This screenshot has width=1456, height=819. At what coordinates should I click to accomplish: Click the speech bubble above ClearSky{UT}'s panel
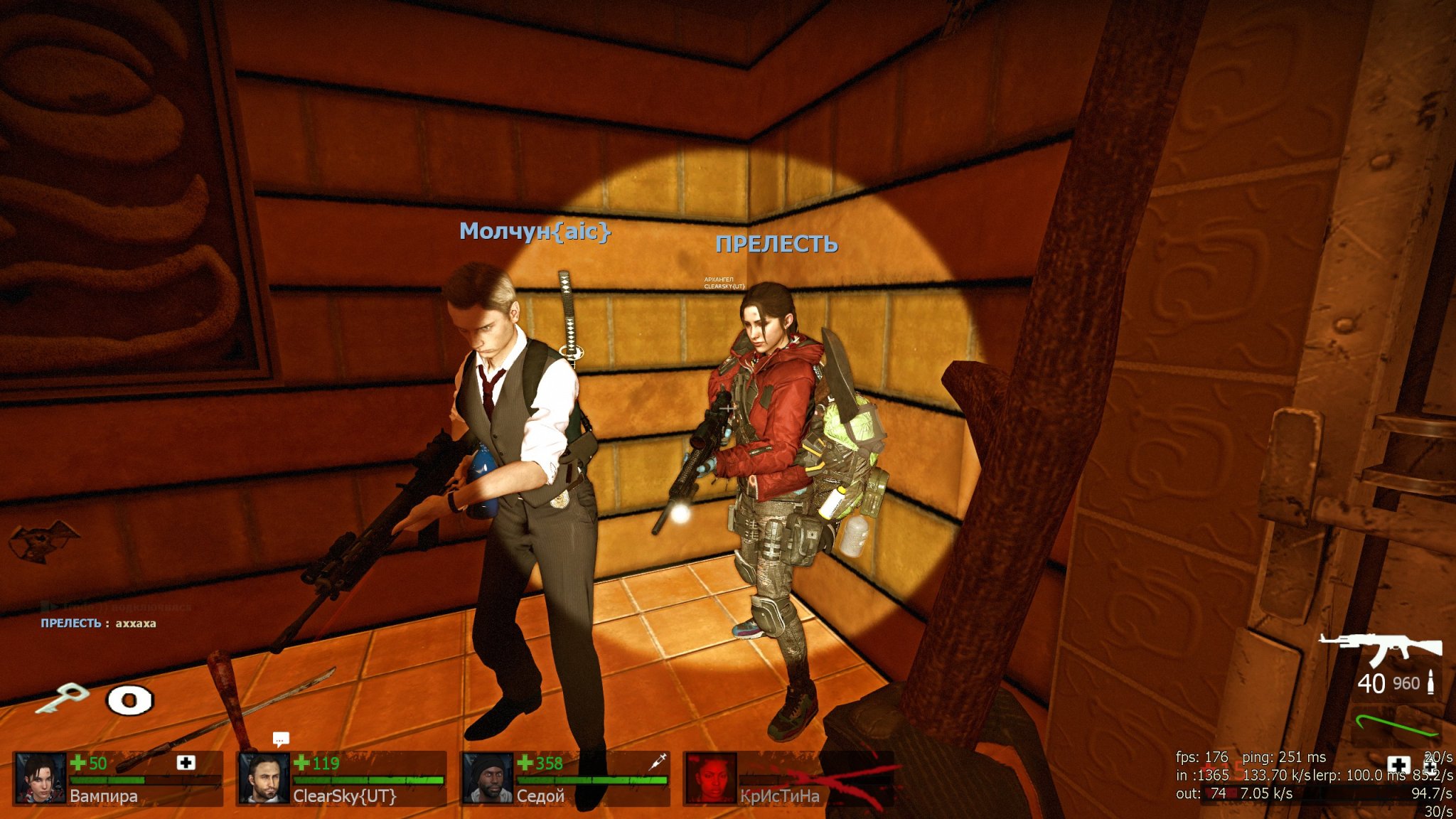point(281,739)
